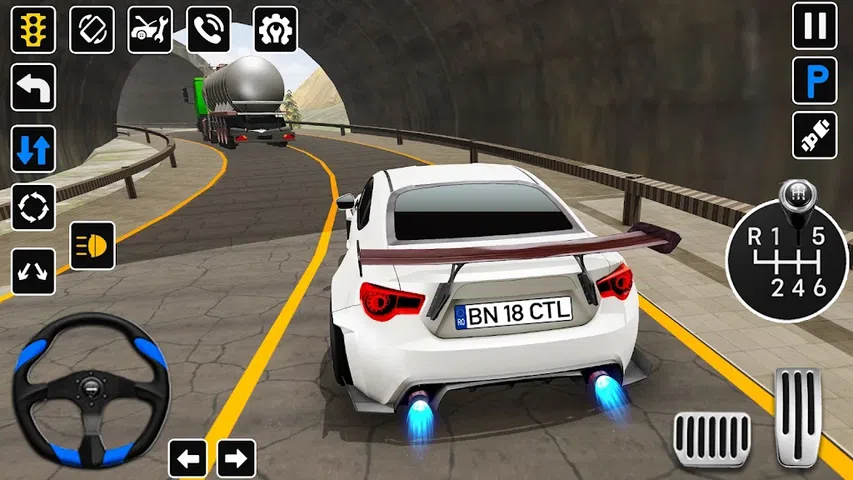The height and width of the screenshot is (480, 853).
Task: Tap the brake pedal
Action: click(x=712, y=438)
